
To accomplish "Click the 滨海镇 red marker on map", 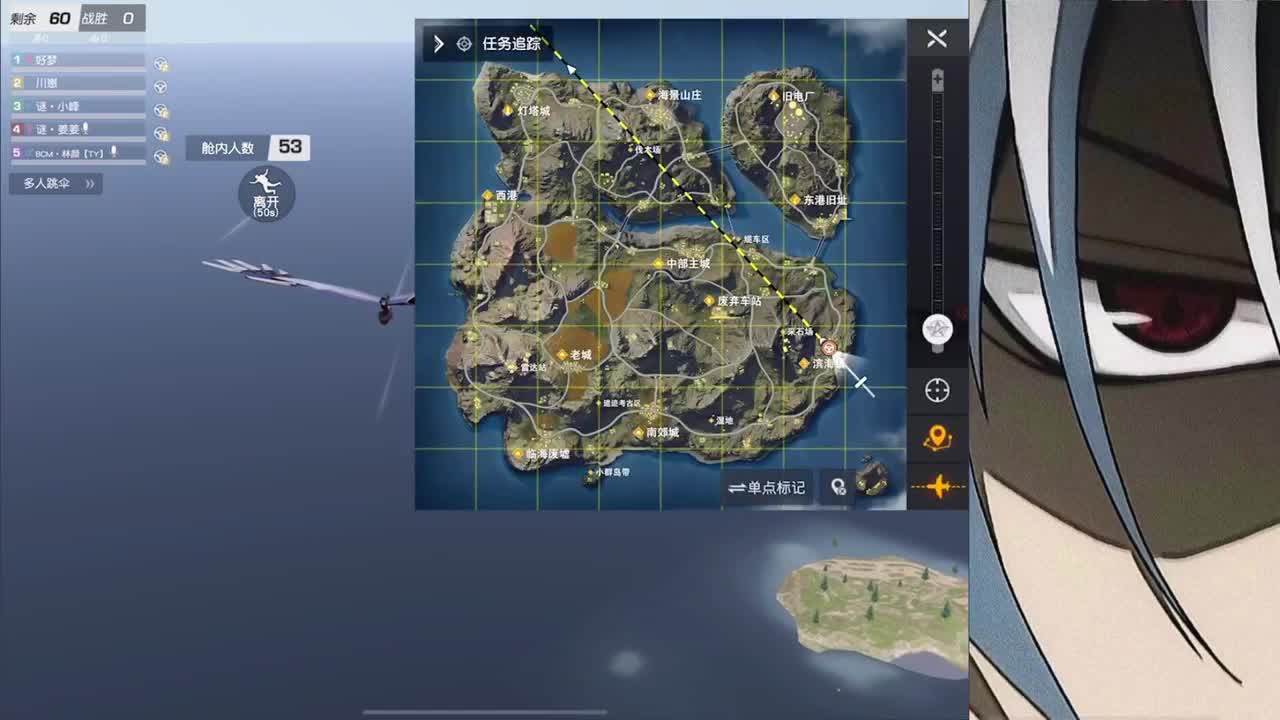I will [829, 348].
